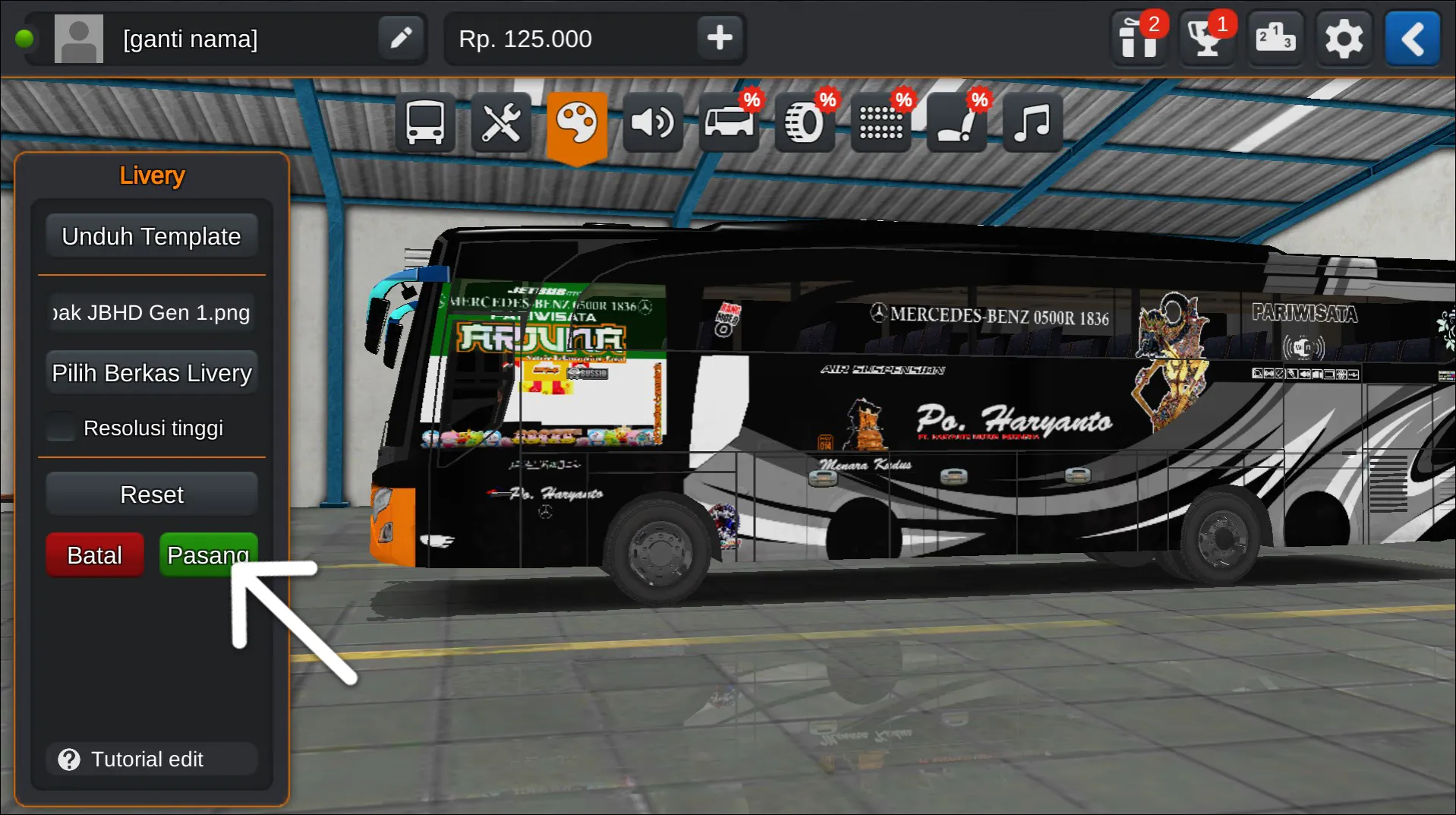The image size is (1456, 815).
Task: Click the Batal cancel button
Action: [x=94, y=554]
